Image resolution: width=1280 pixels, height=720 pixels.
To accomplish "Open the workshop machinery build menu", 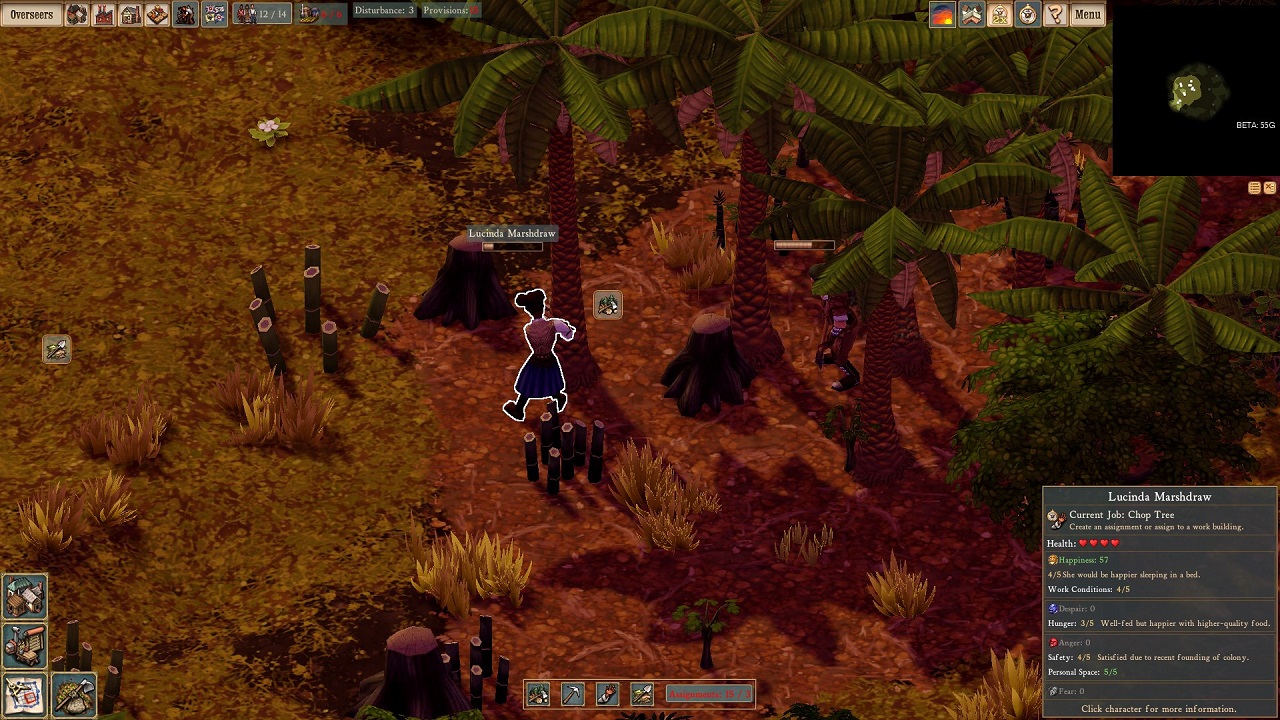I will (24, 646).
